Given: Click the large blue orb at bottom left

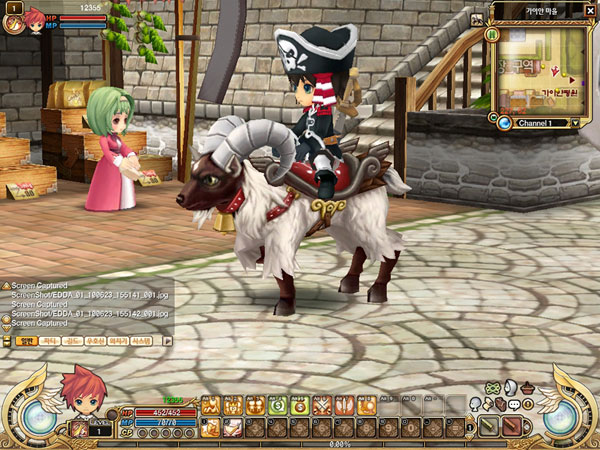Looking at the screenshot, I should 40,415.
